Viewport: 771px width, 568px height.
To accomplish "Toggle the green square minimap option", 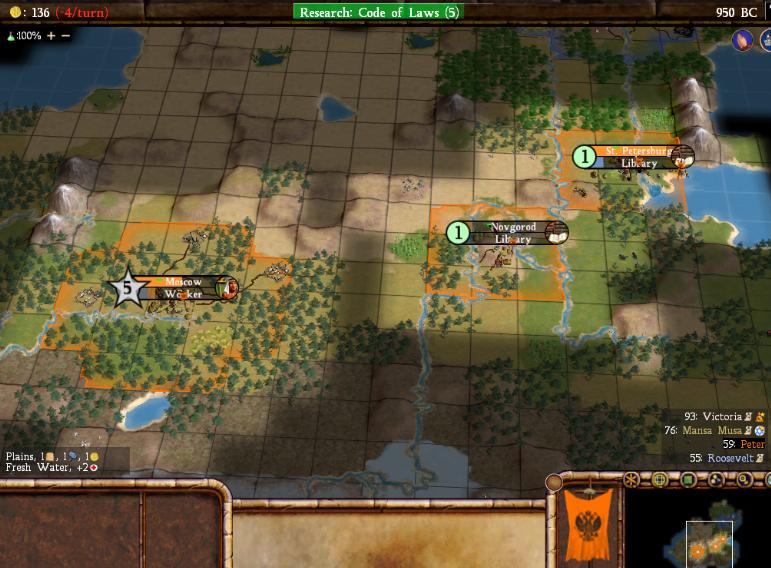I will click(687, 480).
